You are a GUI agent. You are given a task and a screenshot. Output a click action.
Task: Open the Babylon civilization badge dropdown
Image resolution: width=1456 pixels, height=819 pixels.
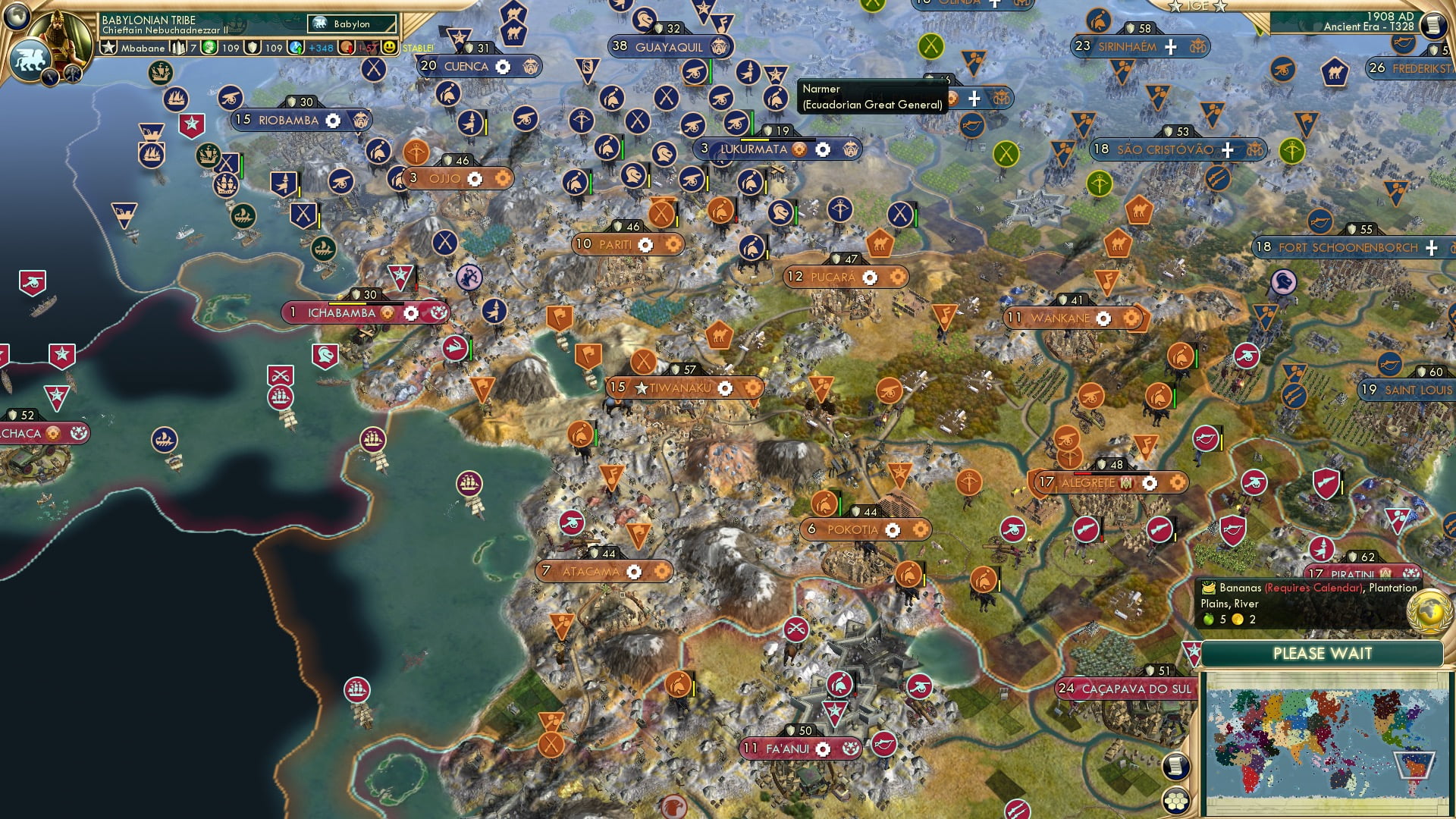coord(353,24)
